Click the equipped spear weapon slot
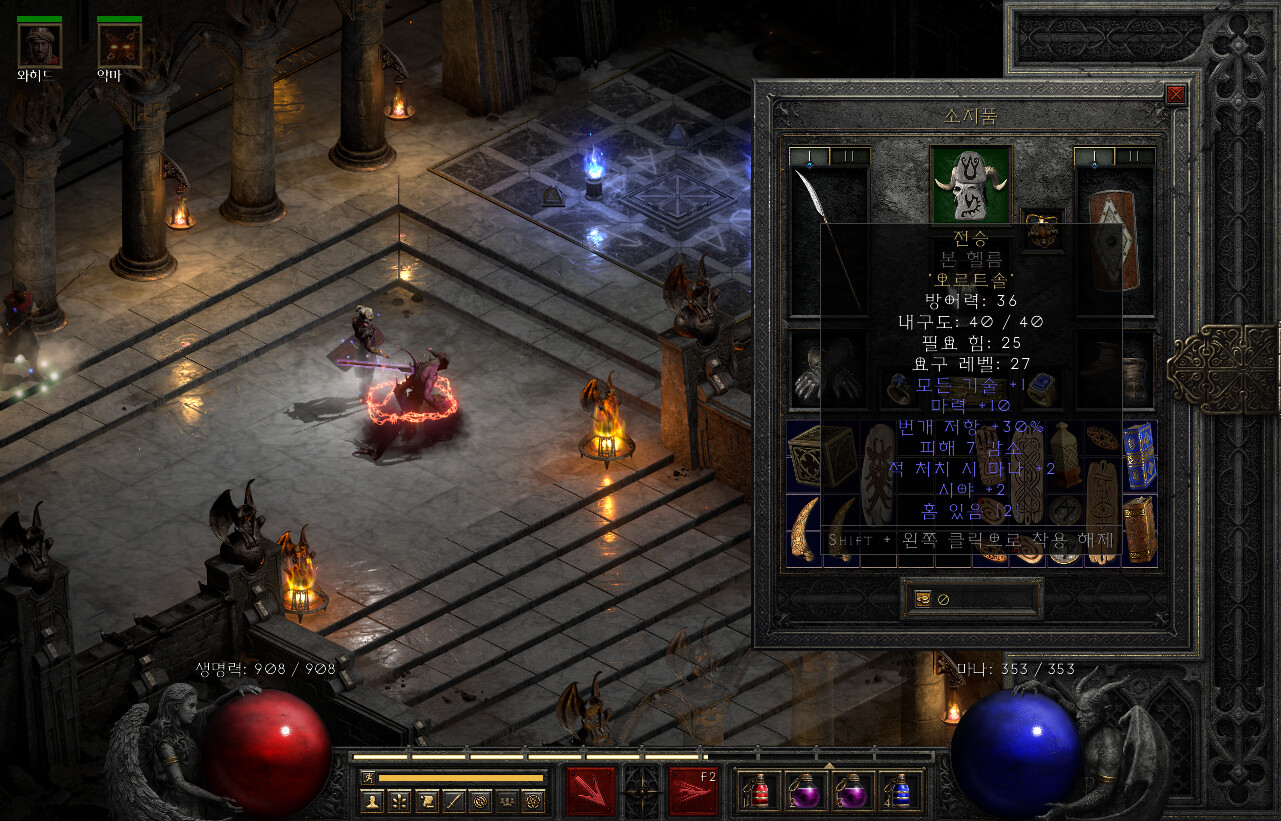1281x821 pixels. (829, 240)
